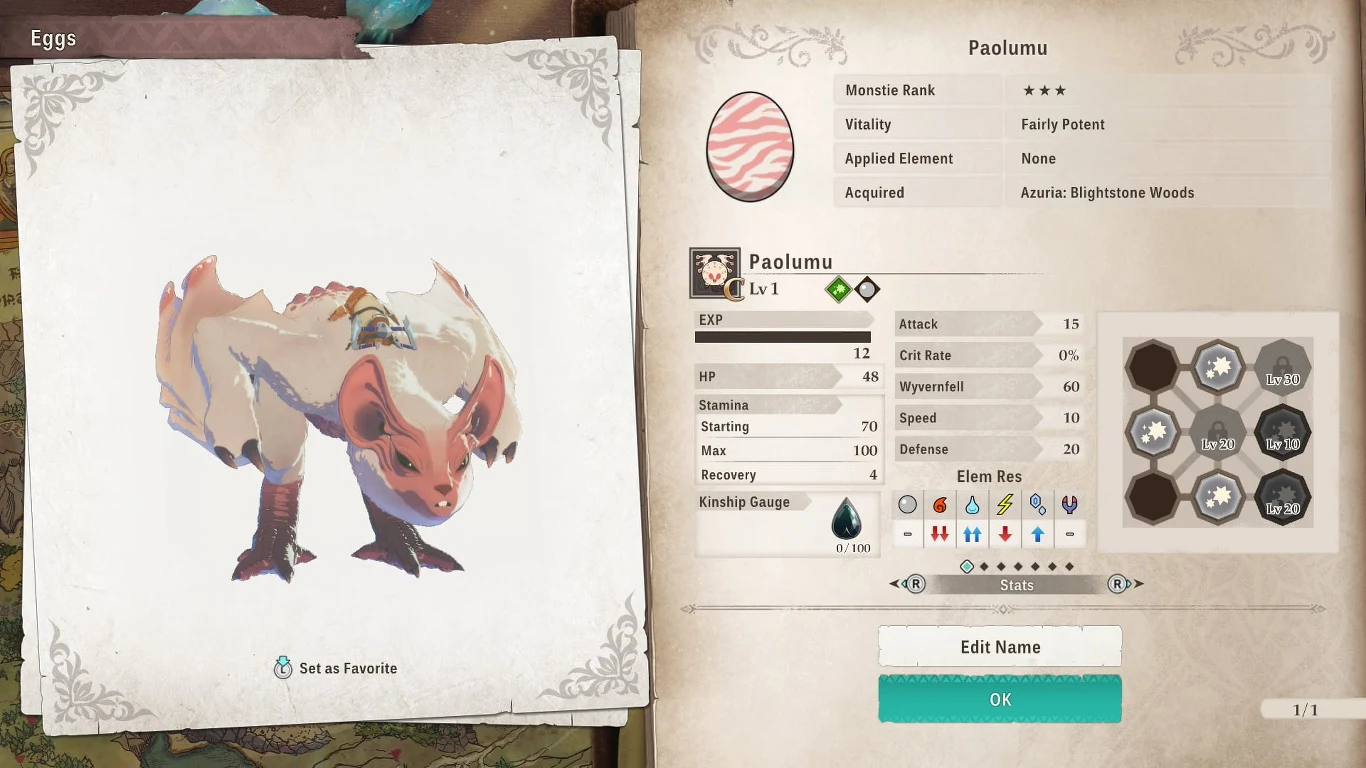This screenshot has width=1366, height=768.
Task: Click the Paolumu monstie portrait icon
Action: [x=714, y=273]
